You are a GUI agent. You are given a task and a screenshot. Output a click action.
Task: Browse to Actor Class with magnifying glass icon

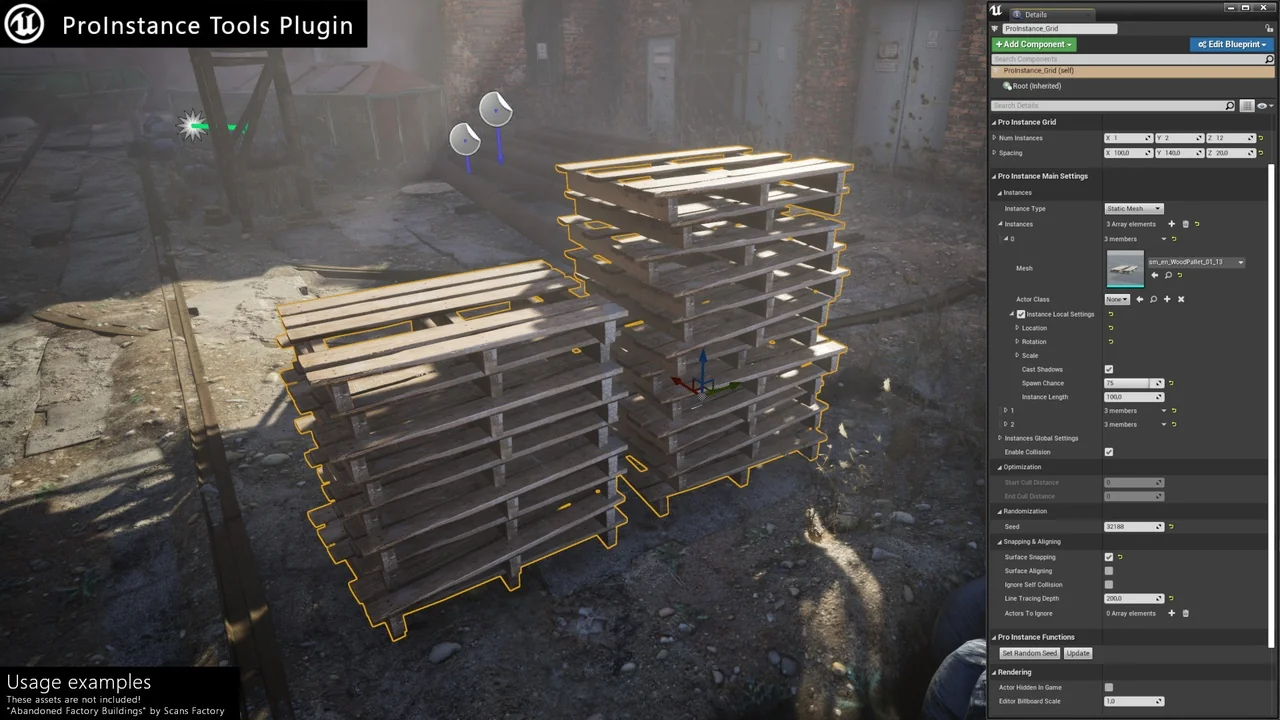coord(1153,299)
